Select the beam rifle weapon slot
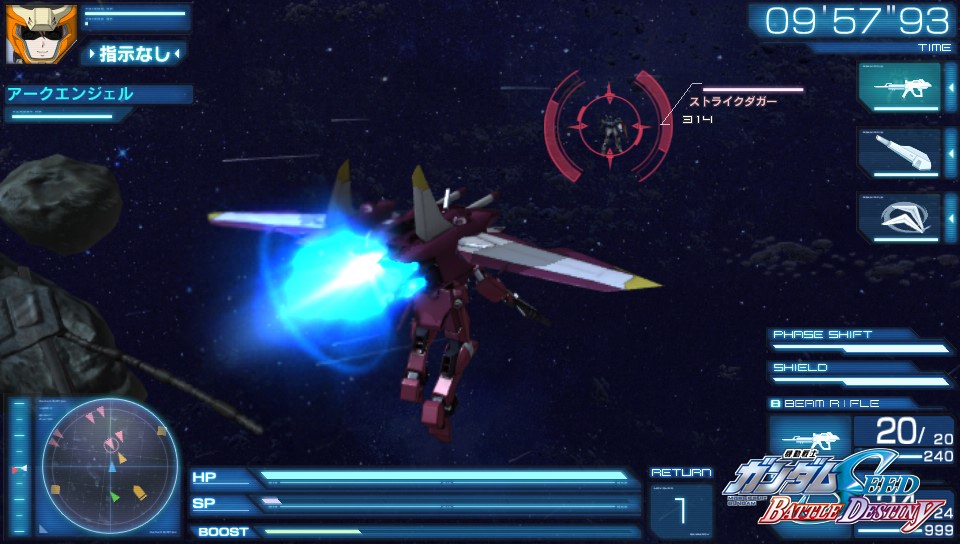The height and width of the screenshot is (544, 960). click(x=899, y=86)
